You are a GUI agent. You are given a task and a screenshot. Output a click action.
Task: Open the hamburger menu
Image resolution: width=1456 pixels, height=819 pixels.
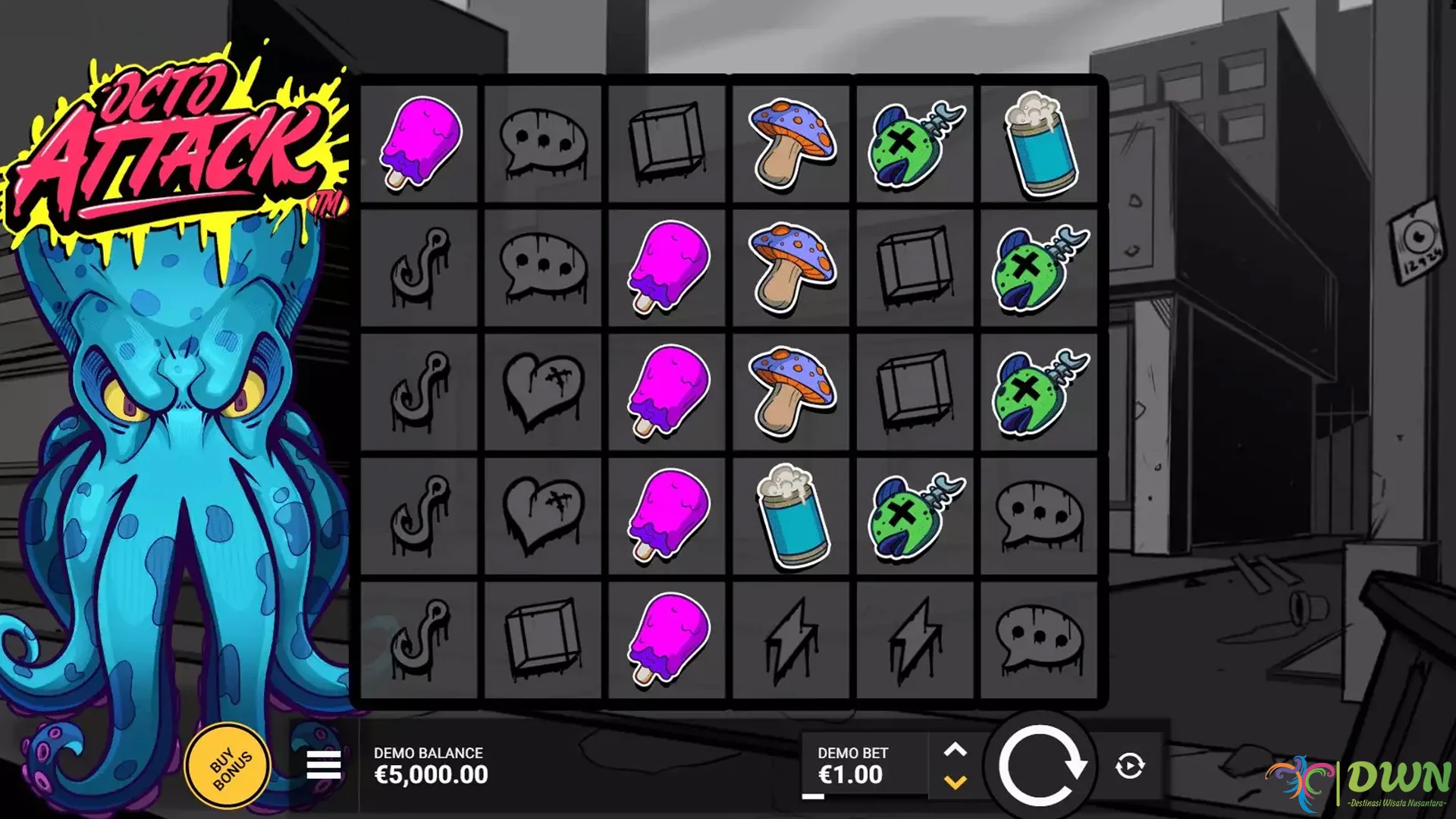323,766
